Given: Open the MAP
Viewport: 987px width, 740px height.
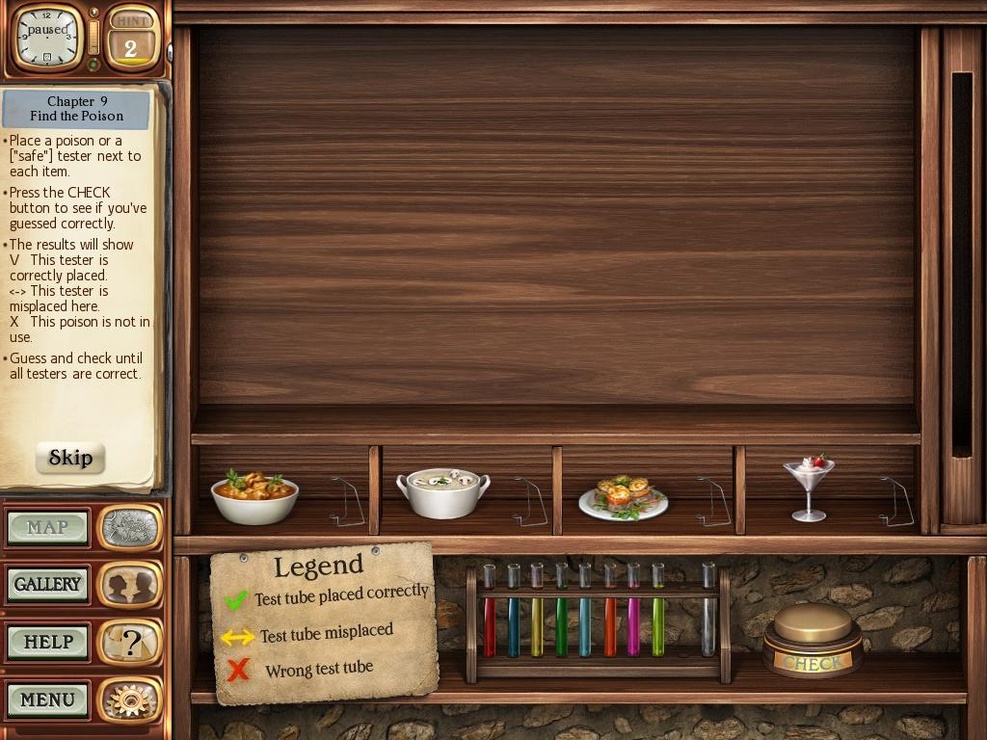Looking at the screenshot, I should tap(48, 528).
